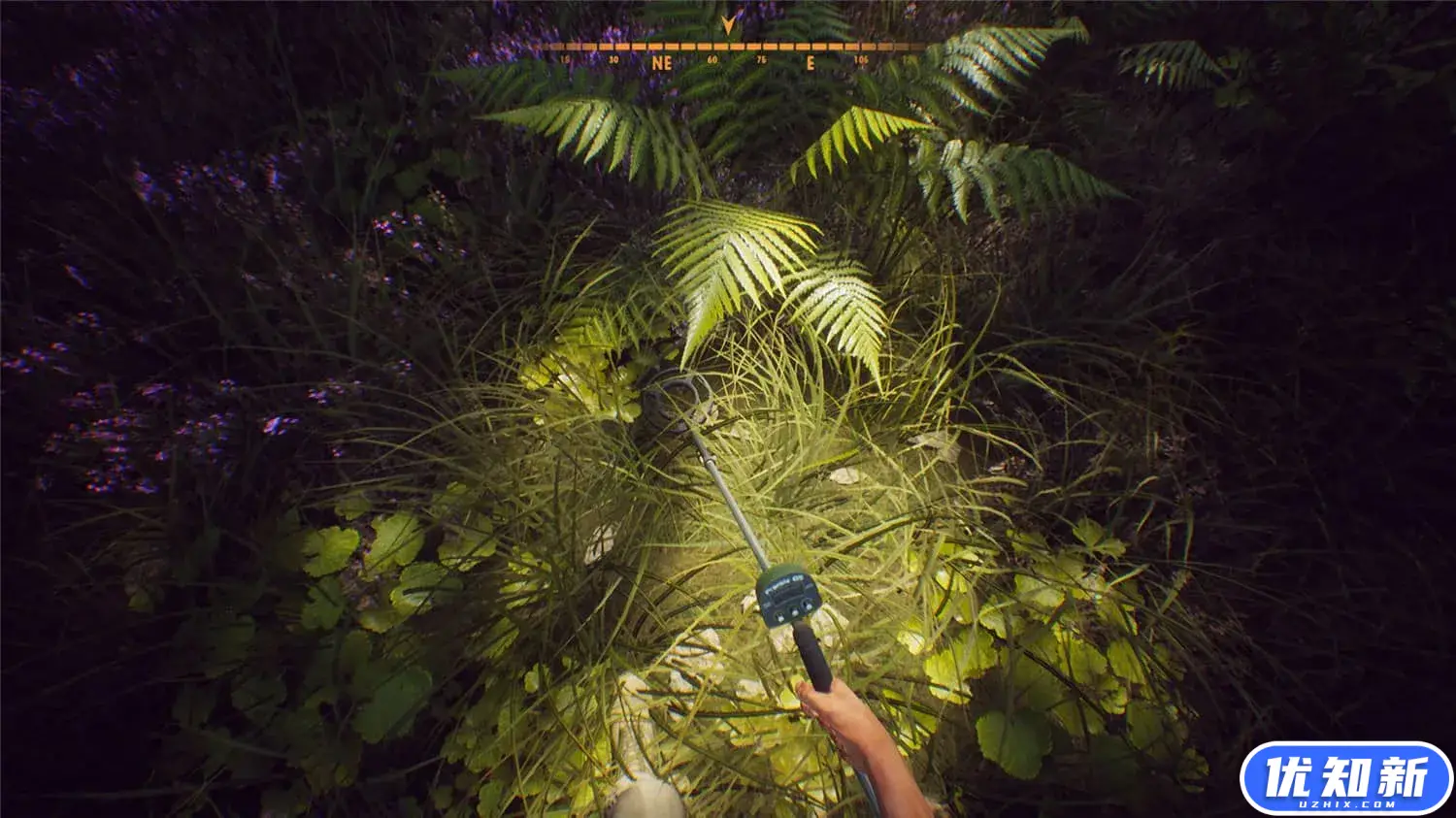Screen dimensions: 1456x818
Task: Click the 60 marker on the compass strip
Action: pos(711,60)
